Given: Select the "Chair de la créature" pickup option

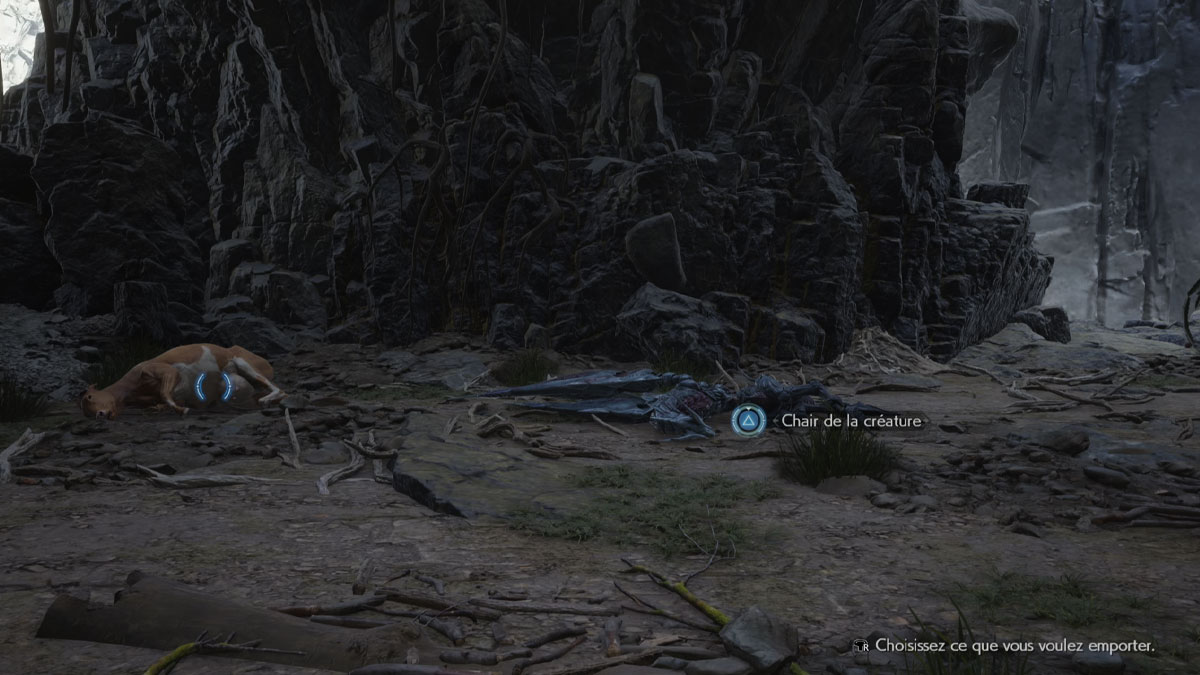Looking at the screenshot, I should click(748, 420).
